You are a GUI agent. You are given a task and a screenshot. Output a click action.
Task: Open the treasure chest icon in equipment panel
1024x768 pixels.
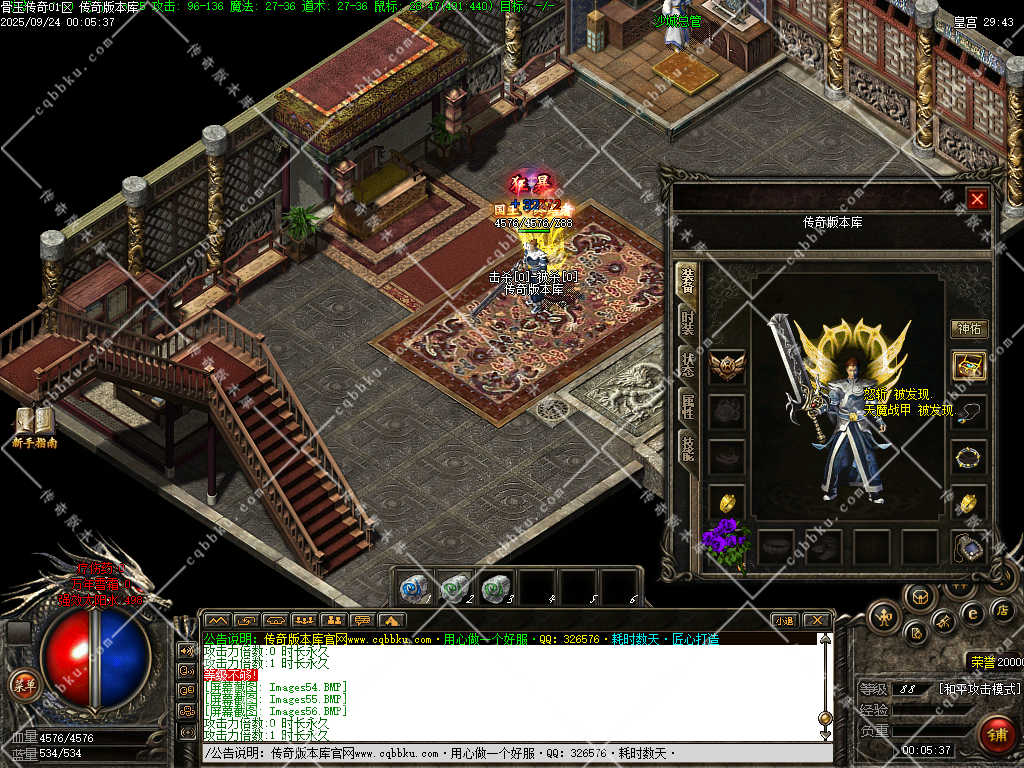pyautogui.click(x=969, y=365)
